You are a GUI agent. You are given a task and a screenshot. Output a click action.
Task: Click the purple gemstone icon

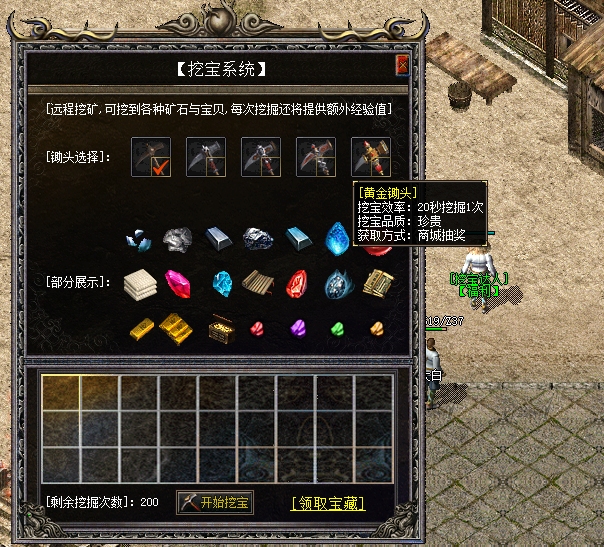[296, 327]
